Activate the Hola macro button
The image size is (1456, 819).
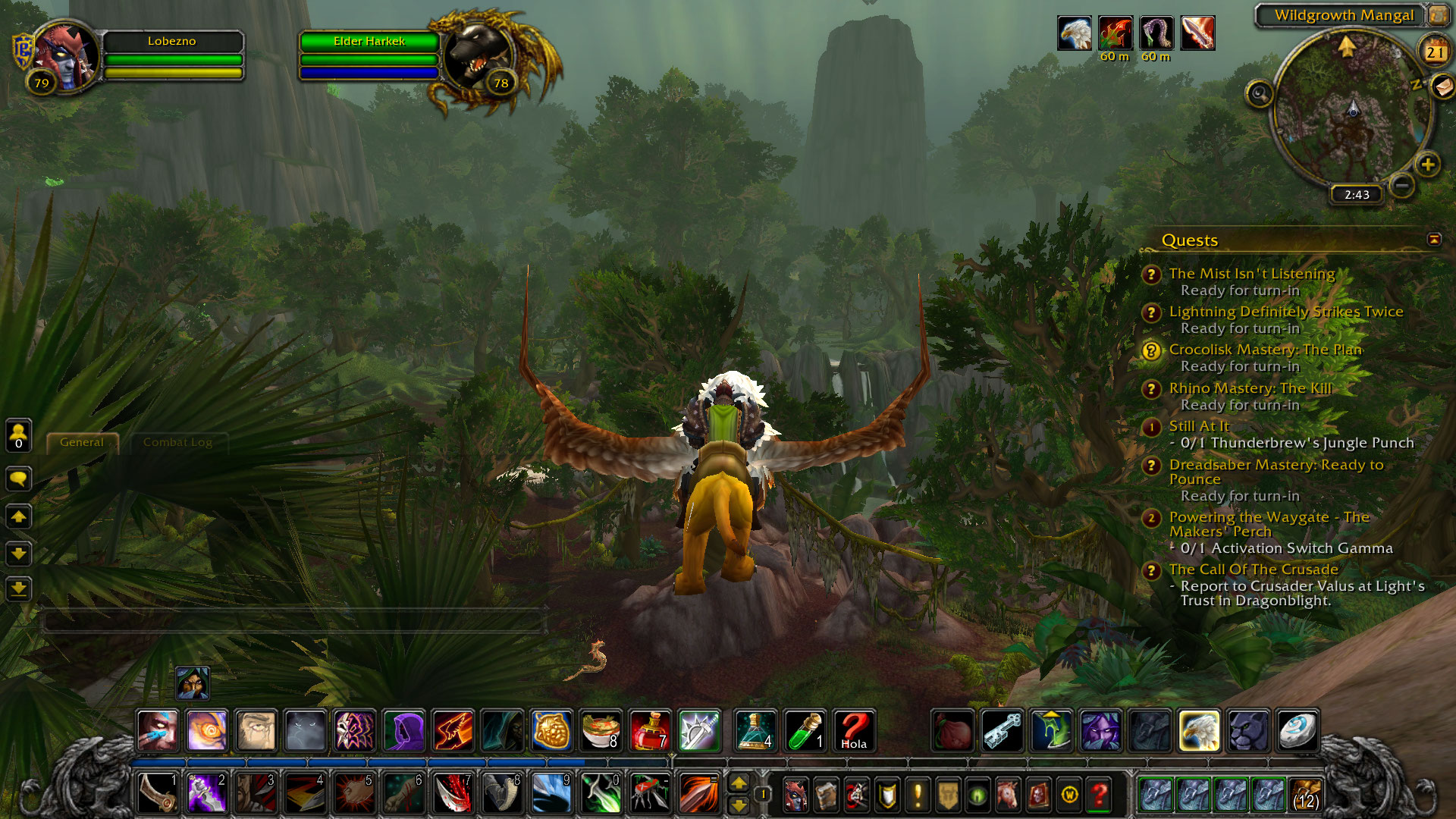(x=854, y=731)
